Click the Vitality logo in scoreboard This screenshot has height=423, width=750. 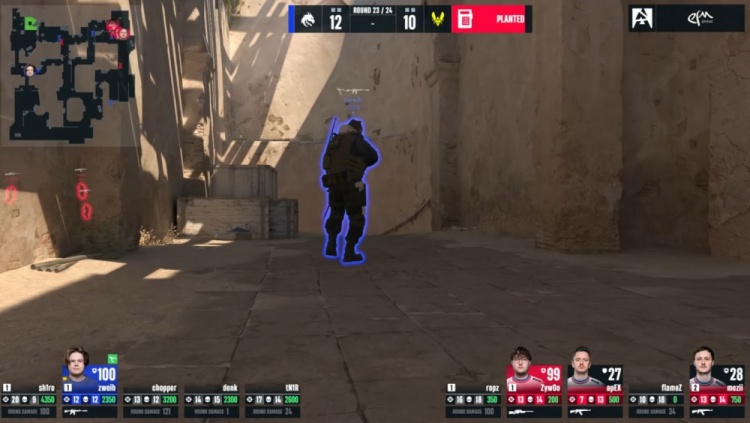pyautogui.click(x=437, y=19)
